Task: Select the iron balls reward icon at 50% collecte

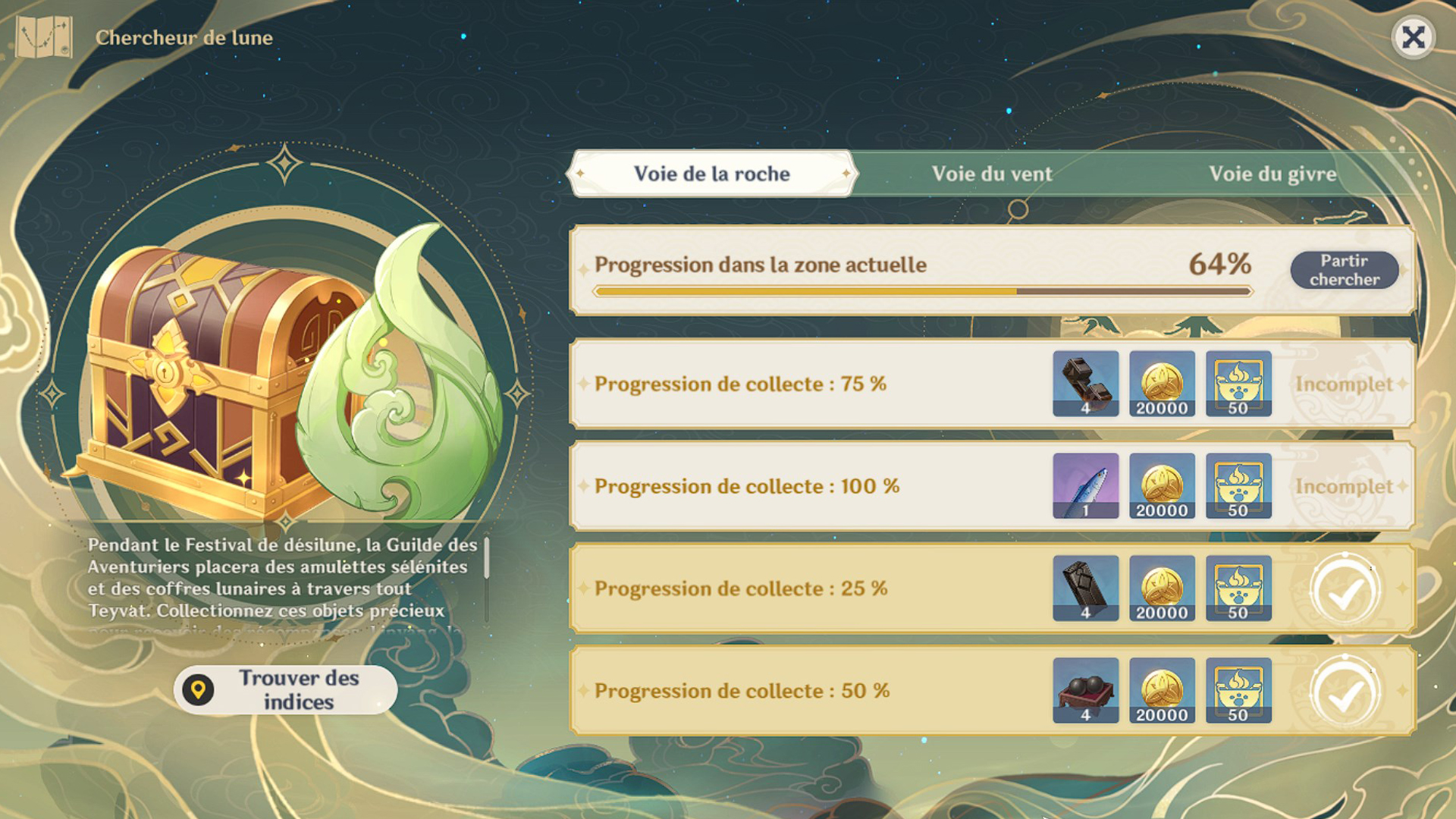Action: pos(1086,691)
